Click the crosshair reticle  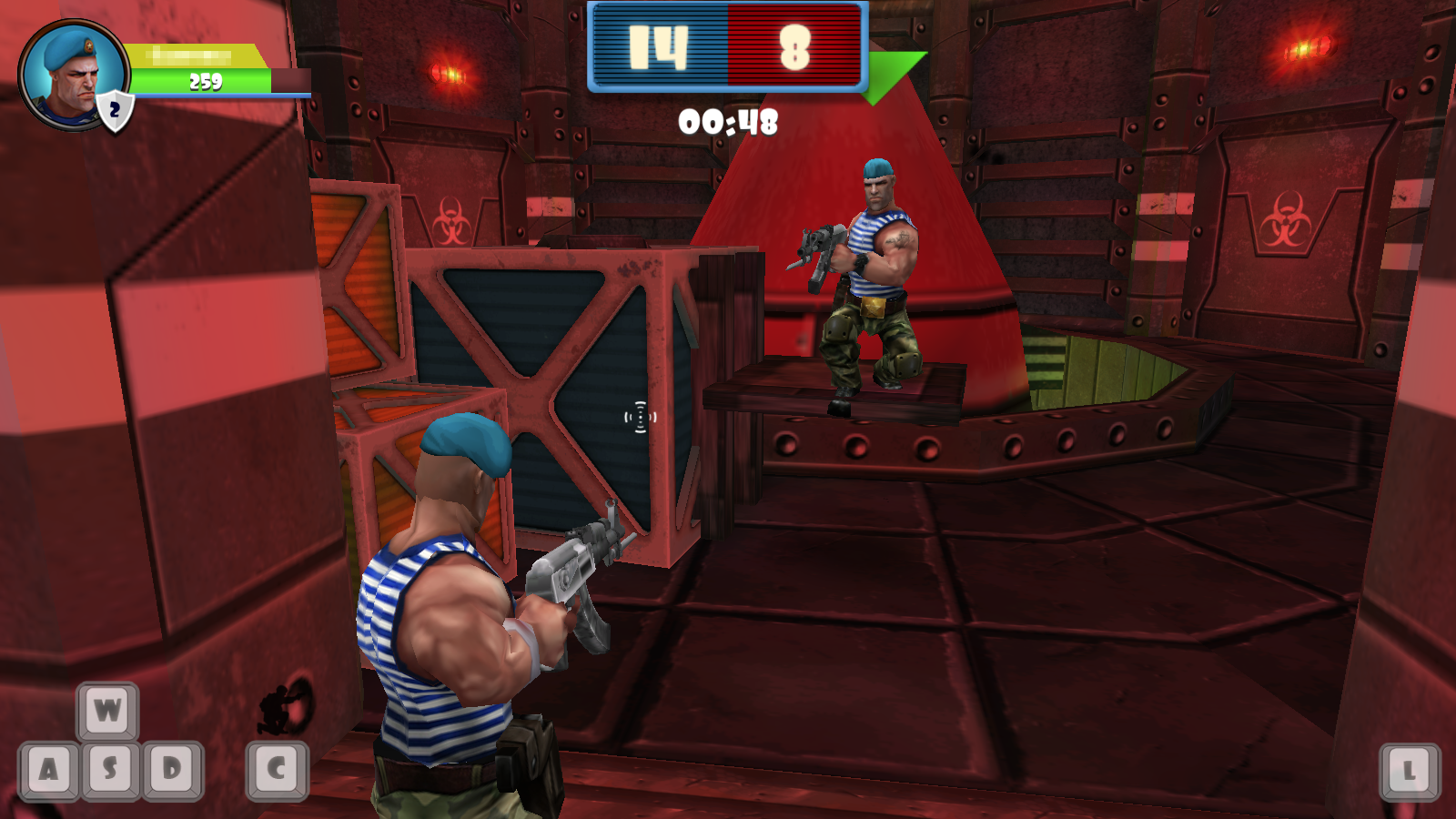point(640,417)
